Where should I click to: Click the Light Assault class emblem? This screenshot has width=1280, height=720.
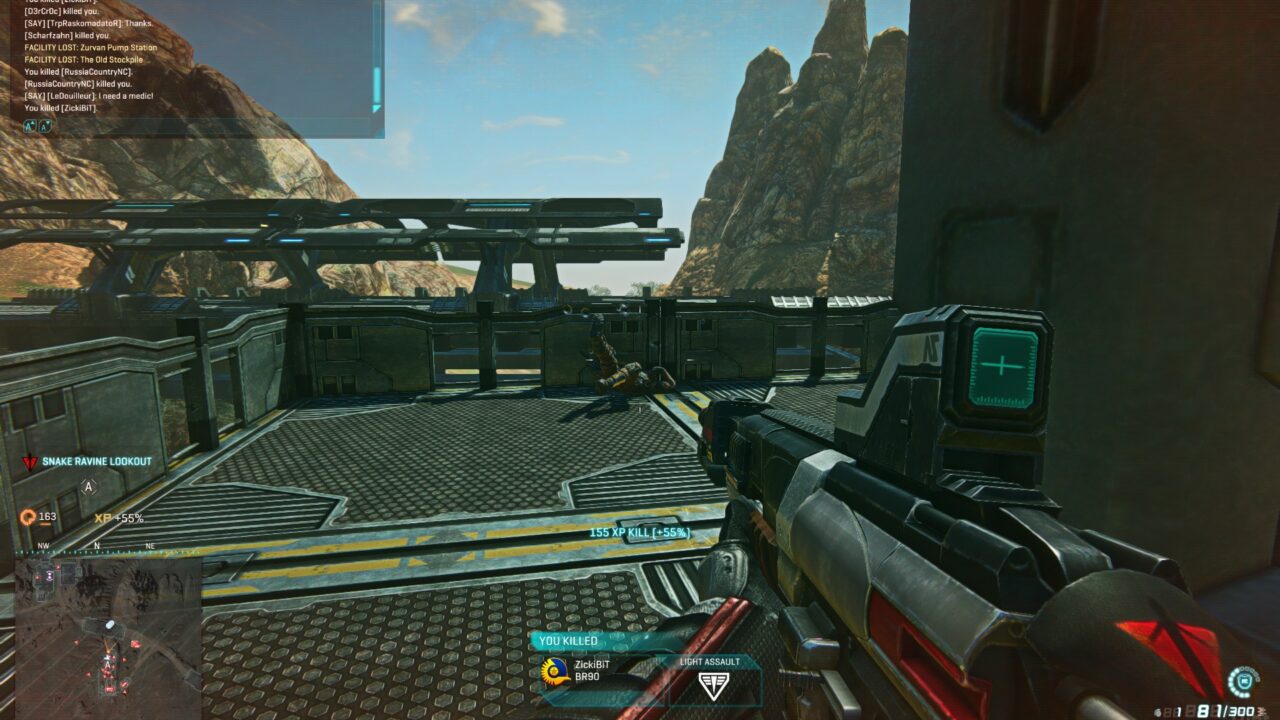coord(713,685)
